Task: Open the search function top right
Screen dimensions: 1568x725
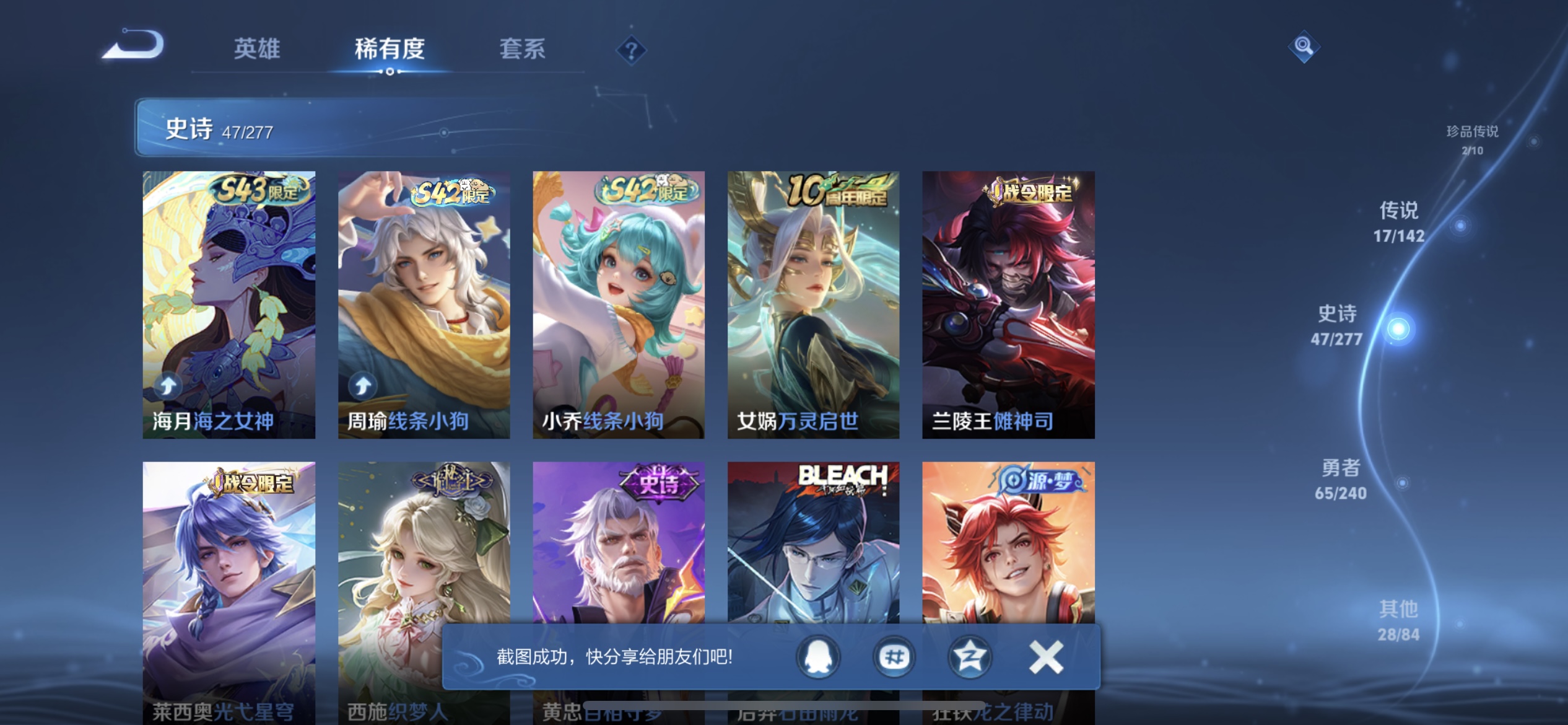Action: 1303,46
